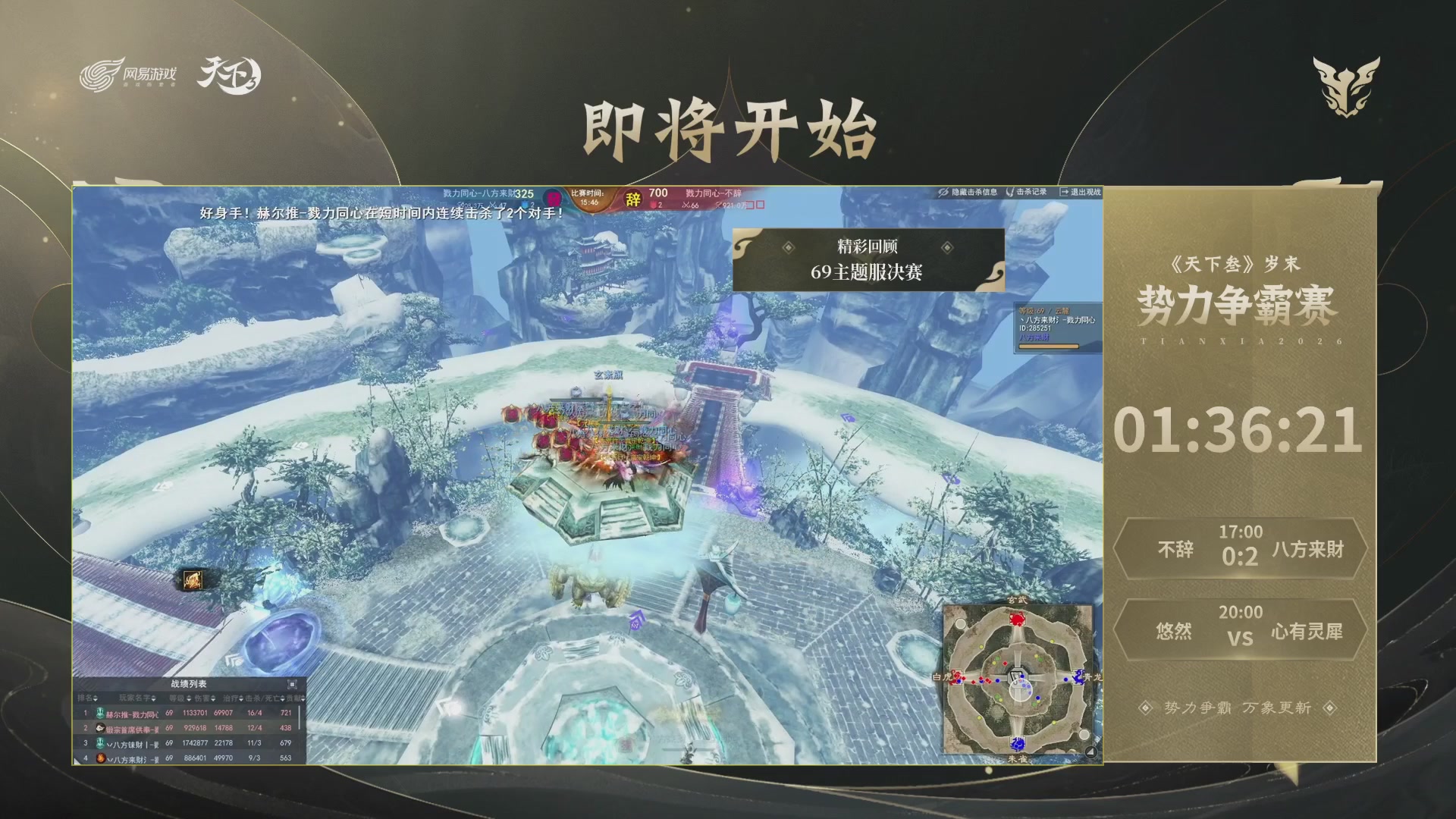This screenshot has width=1456, height=819.
Task: Toggle the expand icon on 战绩列表 title bar
Action: pyautogui.click(x=293, y=684)
